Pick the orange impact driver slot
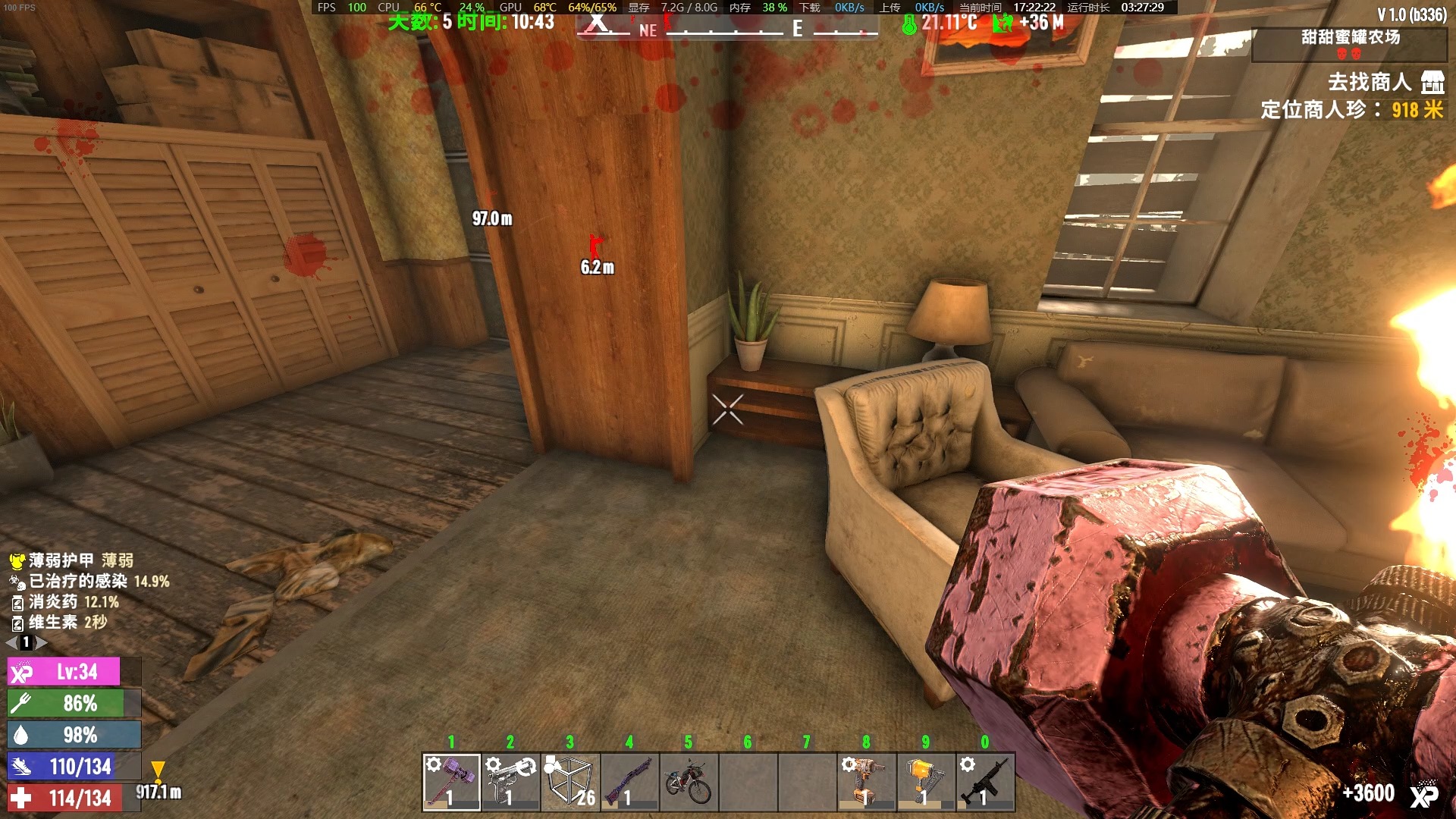The image size is (1456, 819). pyautogui.click(x=865, y=782)
